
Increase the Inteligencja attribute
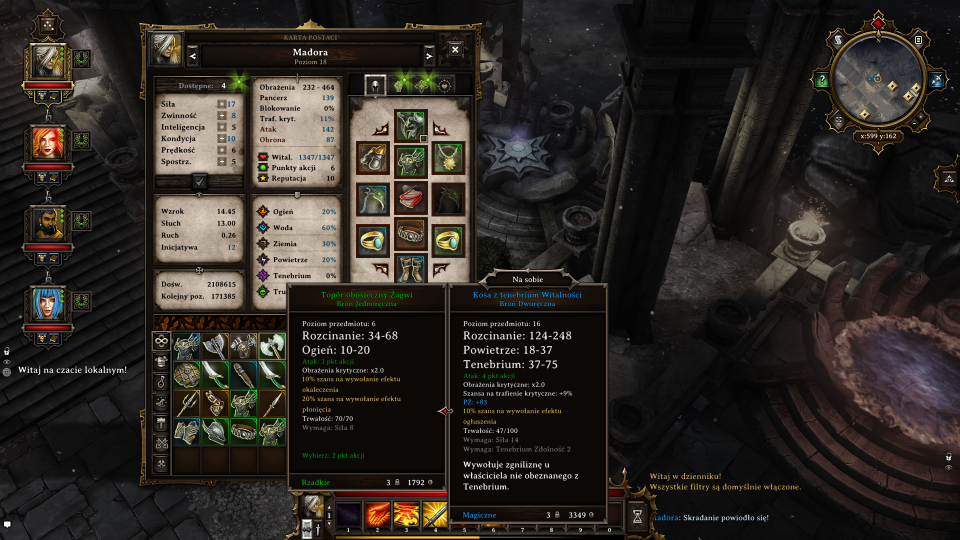pyautogui.click(x=221, y=127)
